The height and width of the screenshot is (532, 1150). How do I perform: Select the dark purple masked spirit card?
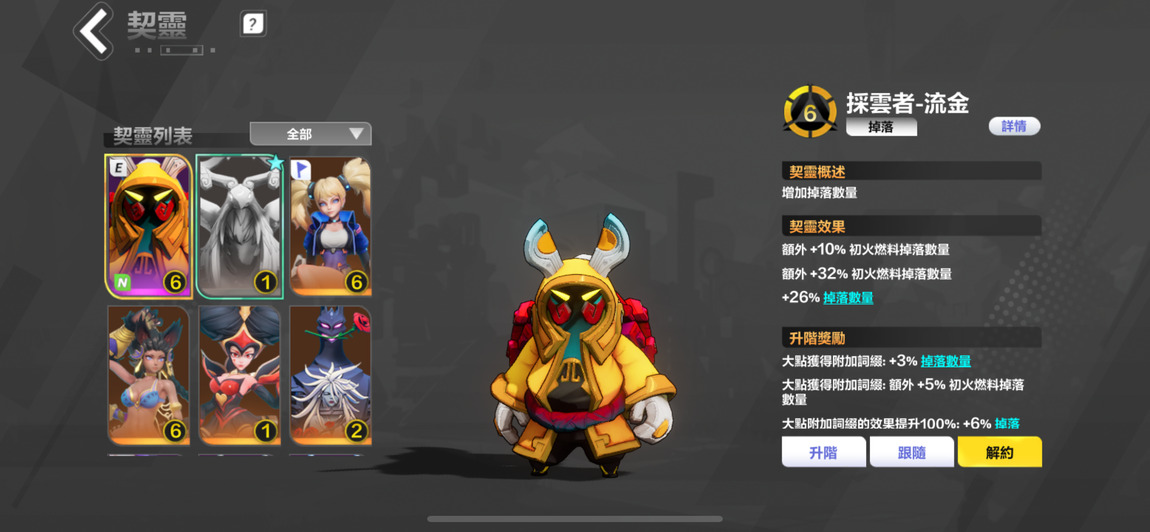[331, 374]
